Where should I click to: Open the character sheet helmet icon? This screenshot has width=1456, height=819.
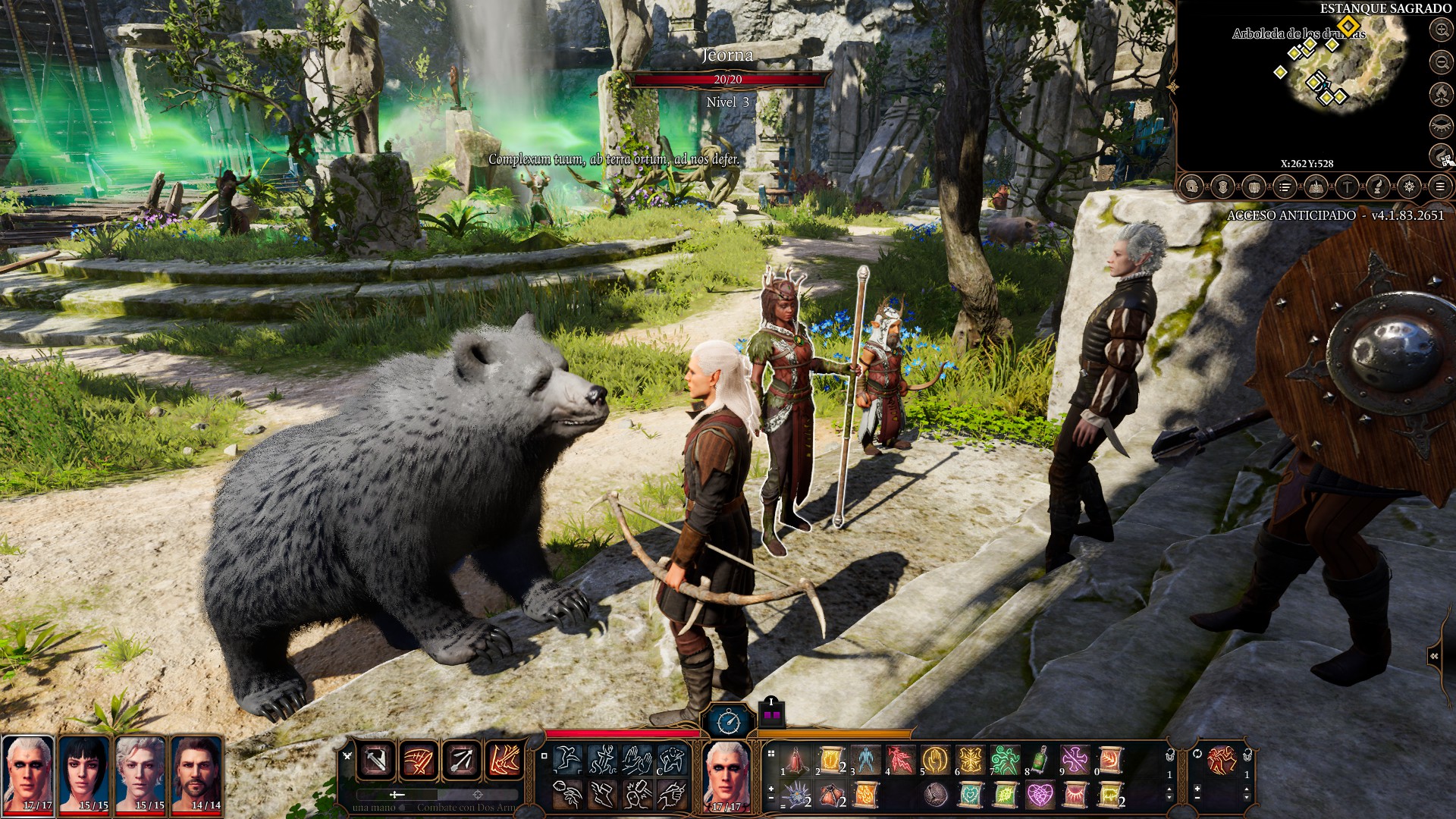tap(1191, 187)
